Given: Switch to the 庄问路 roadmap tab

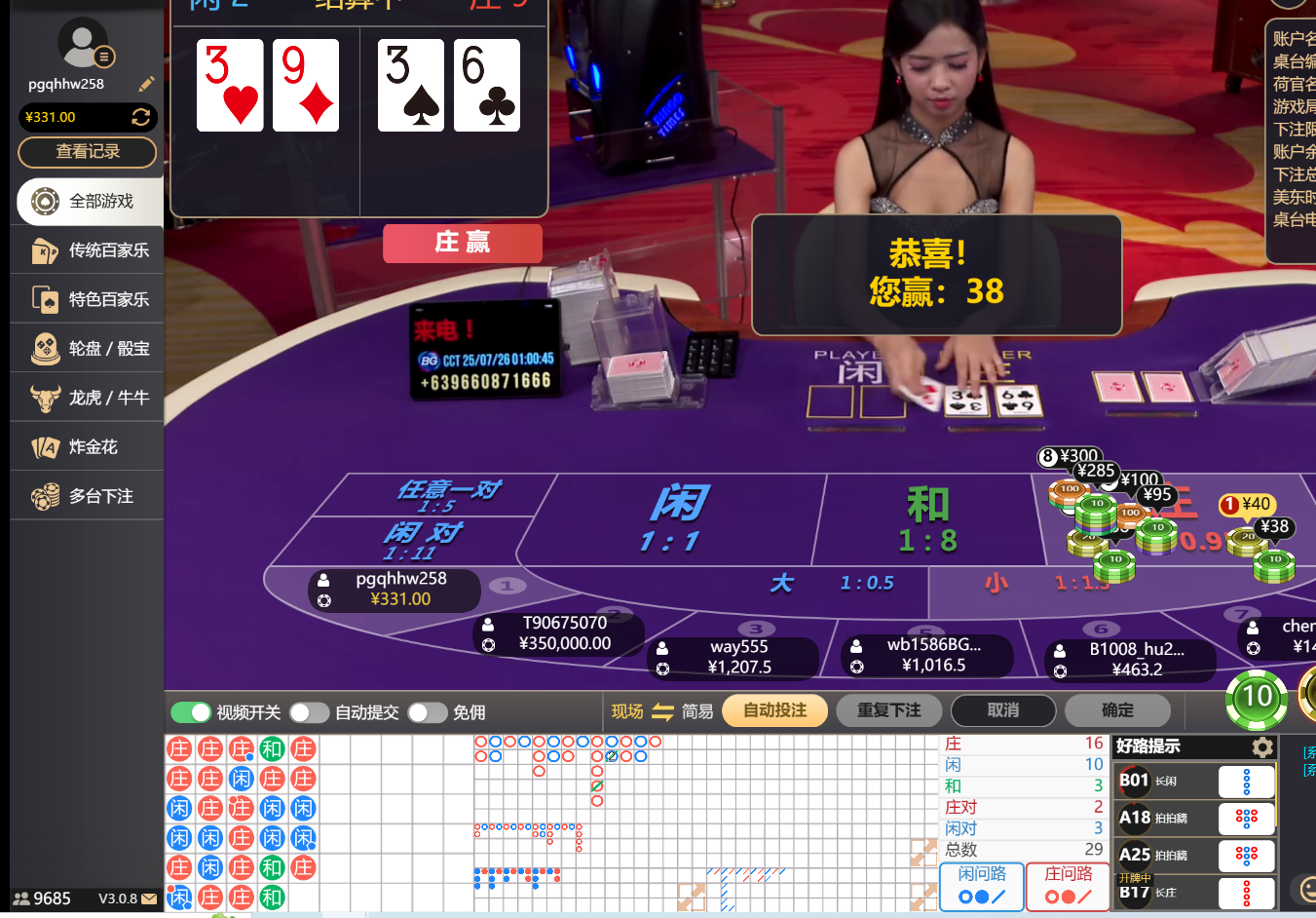Looking at the screenshot, I should point(1067,888).
